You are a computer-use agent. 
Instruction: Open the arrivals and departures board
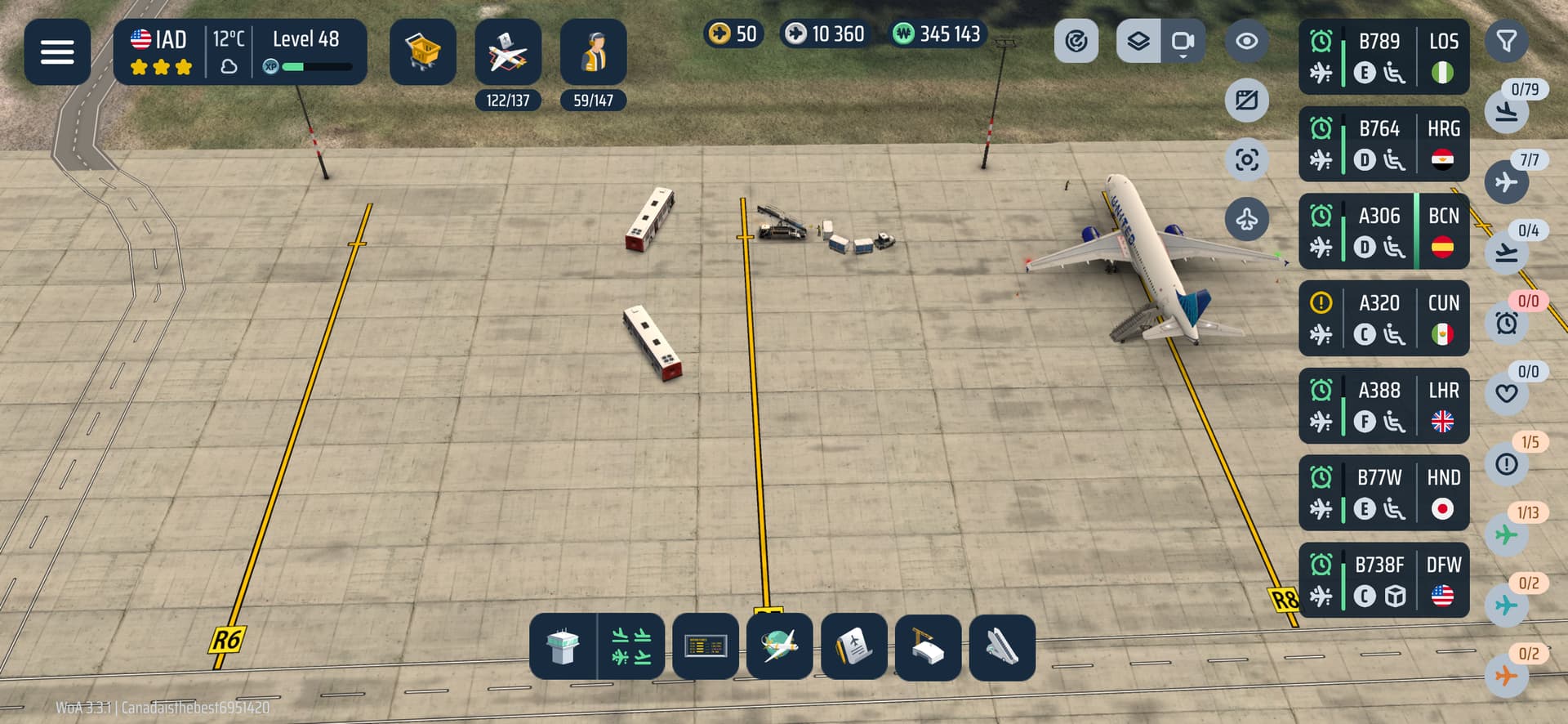tap(706, 646)
